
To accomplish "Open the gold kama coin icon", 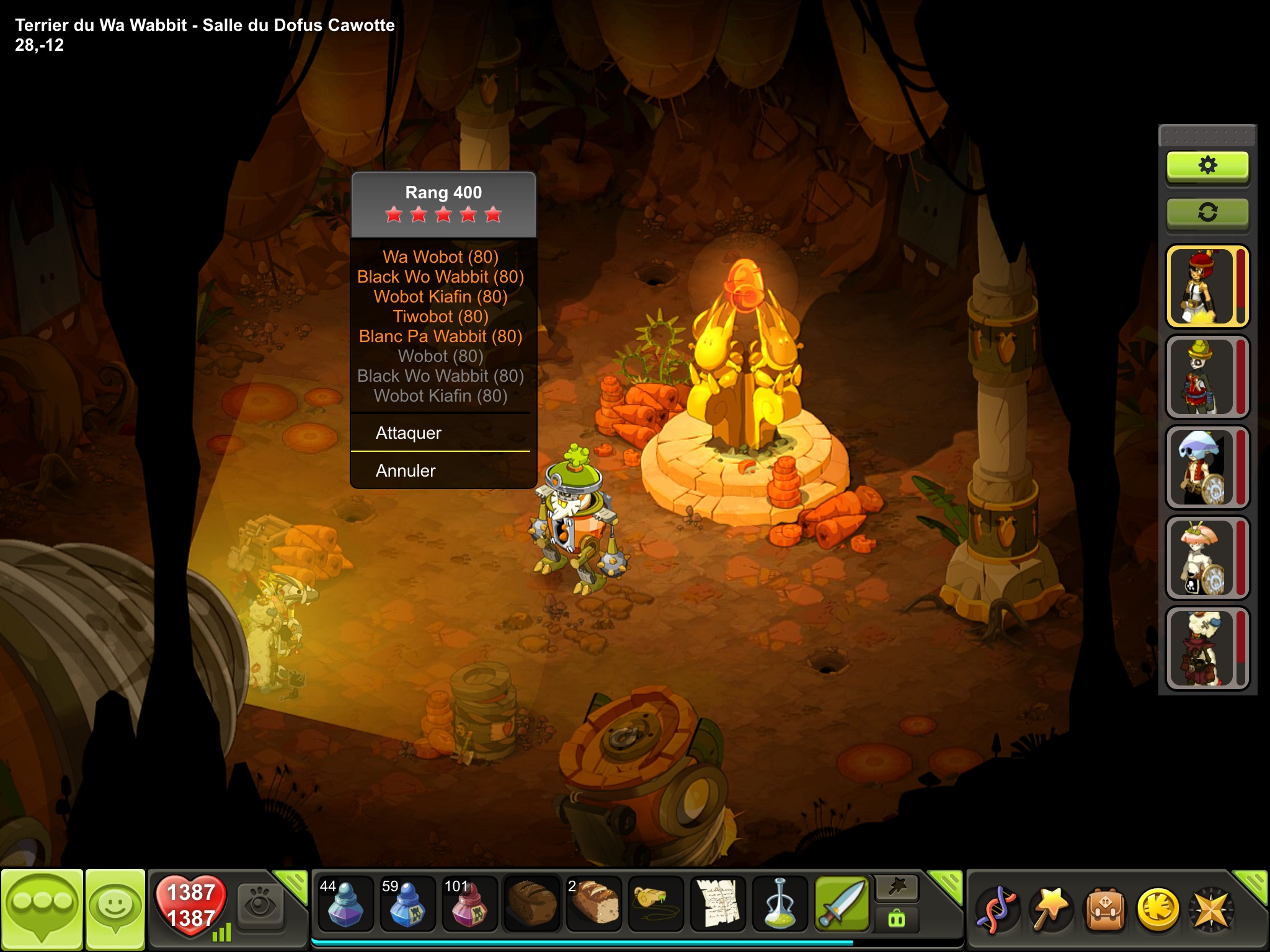I will [1158, 910].
